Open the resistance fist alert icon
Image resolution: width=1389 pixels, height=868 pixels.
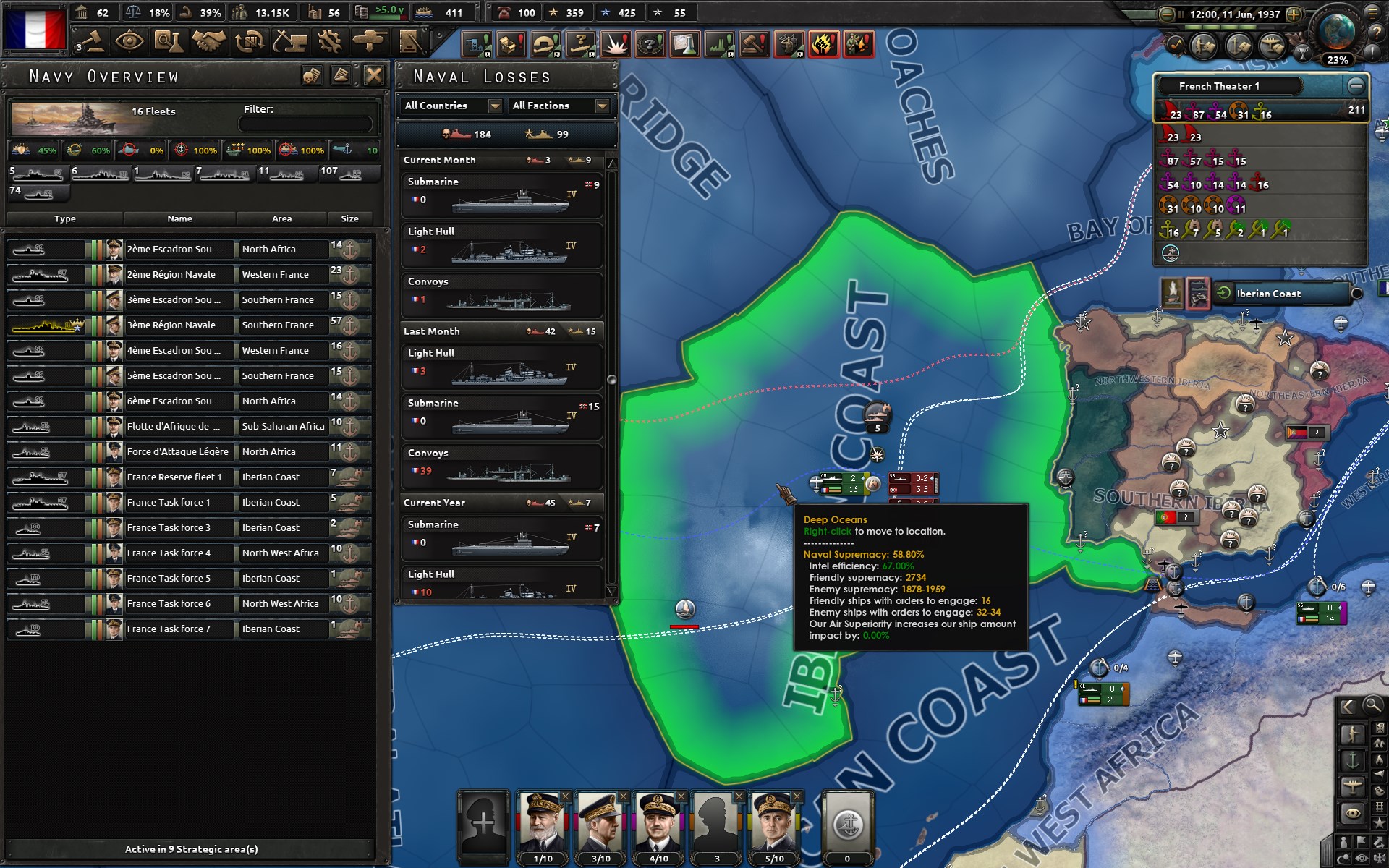(825, 43)
